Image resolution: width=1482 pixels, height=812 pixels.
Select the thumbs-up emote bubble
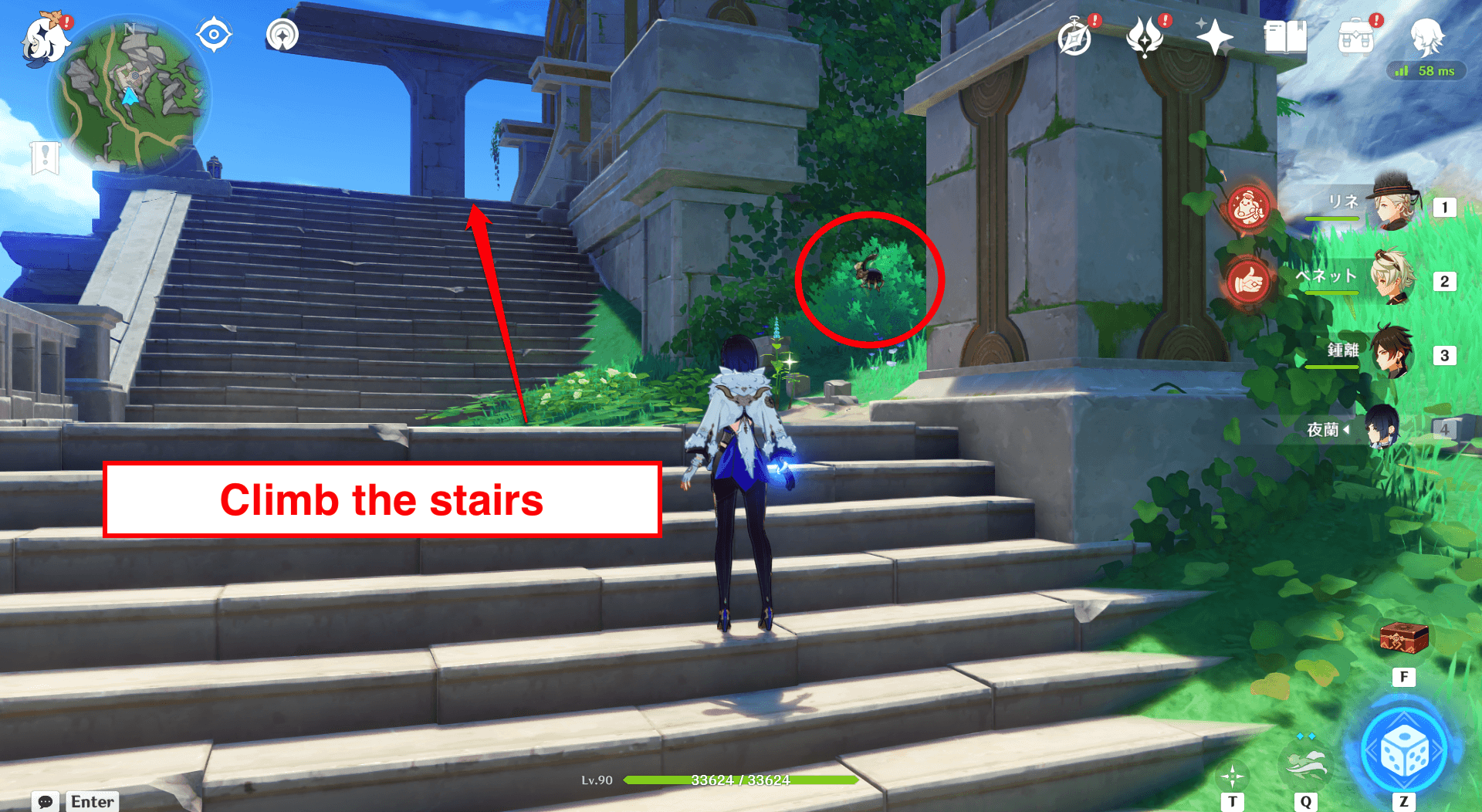point(1248,280)
